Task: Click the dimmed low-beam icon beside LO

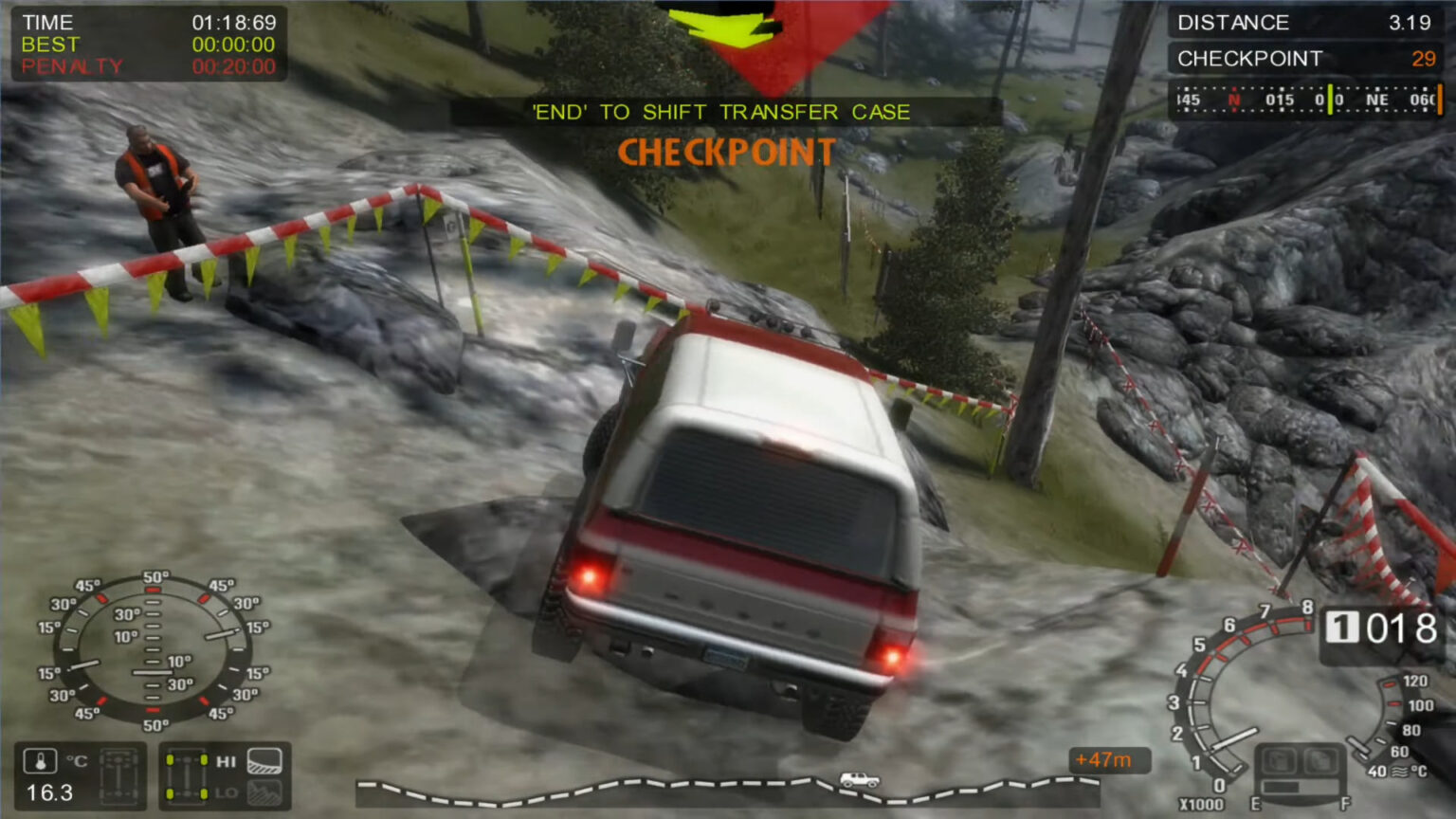Action: click(x=265, y=794)
